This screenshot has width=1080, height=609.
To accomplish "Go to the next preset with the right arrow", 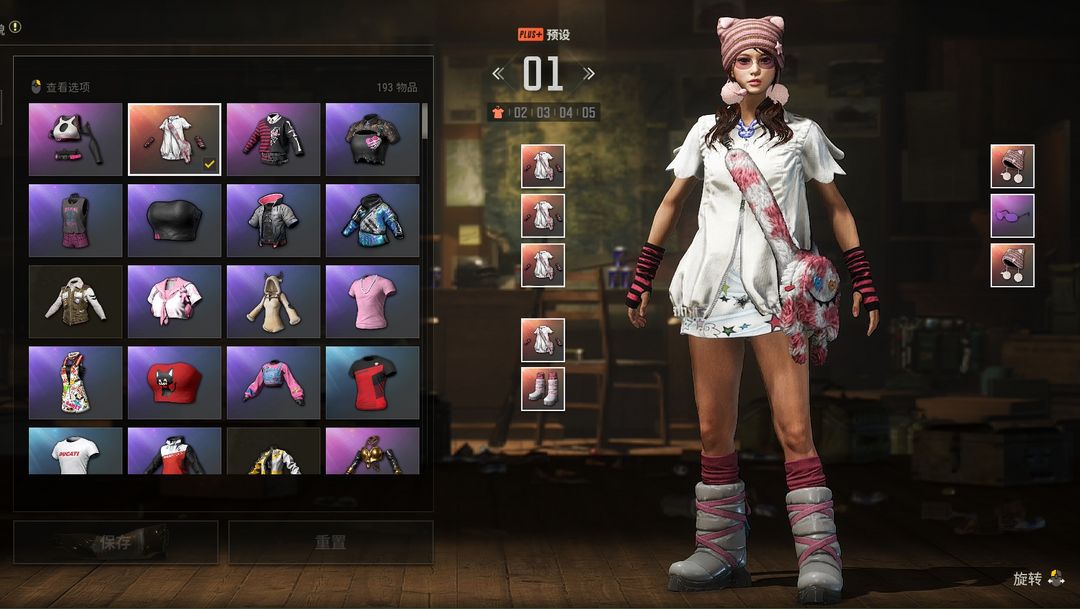I will point(588,73).
